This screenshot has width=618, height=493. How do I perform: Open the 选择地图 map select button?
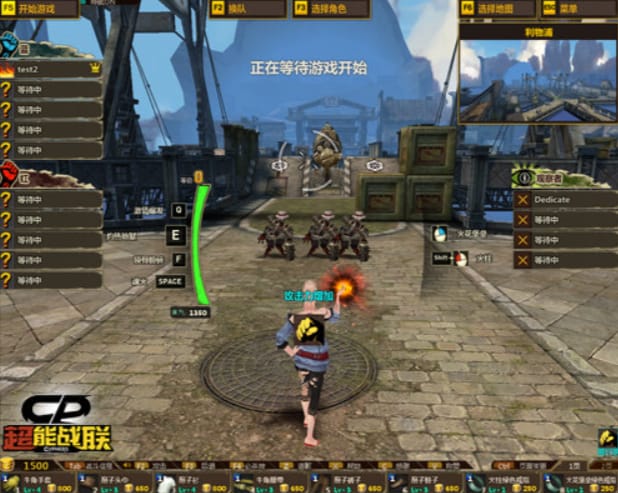pyautogui.click(x=496, y=9)
